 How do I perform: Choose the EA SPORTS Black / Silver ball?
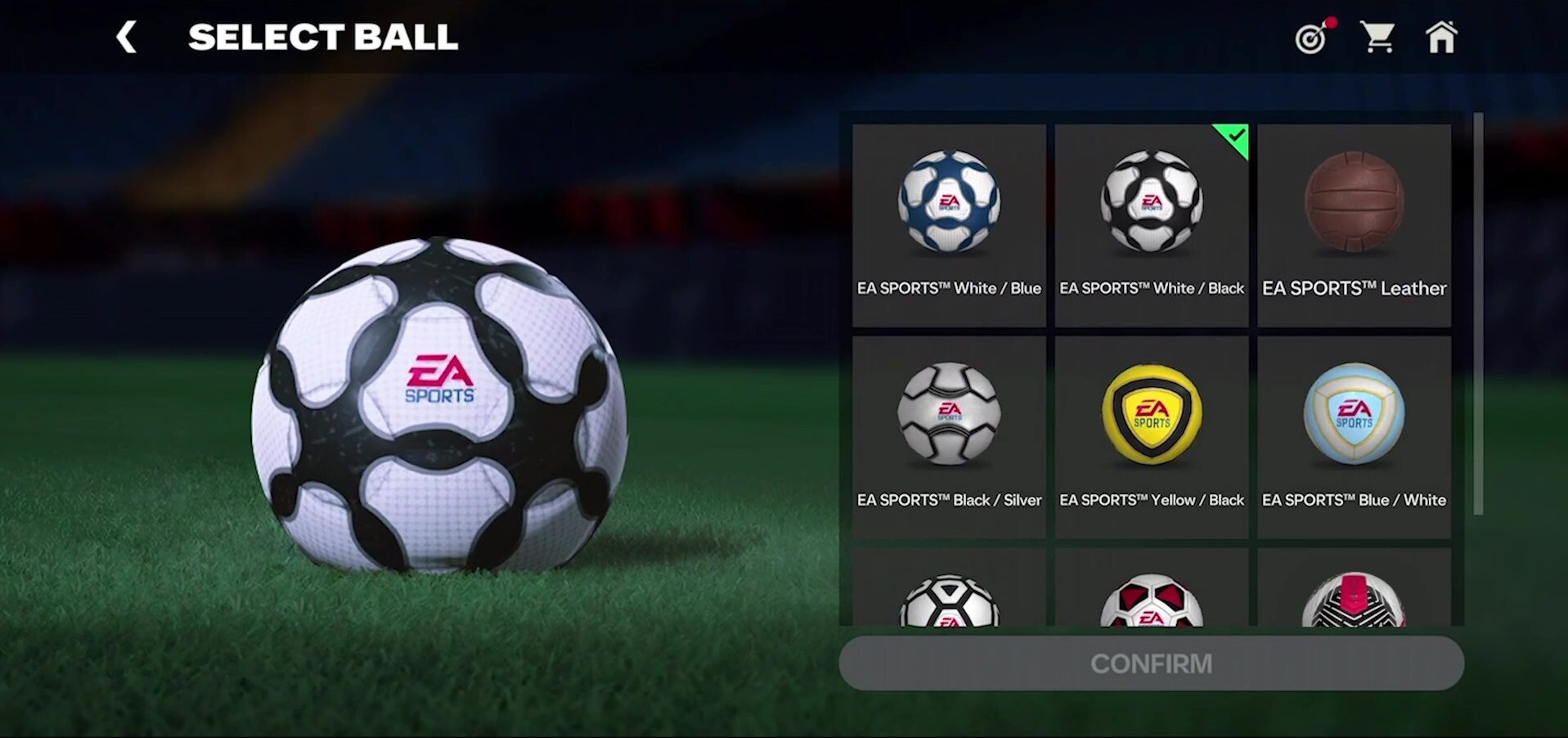point(948,416)
